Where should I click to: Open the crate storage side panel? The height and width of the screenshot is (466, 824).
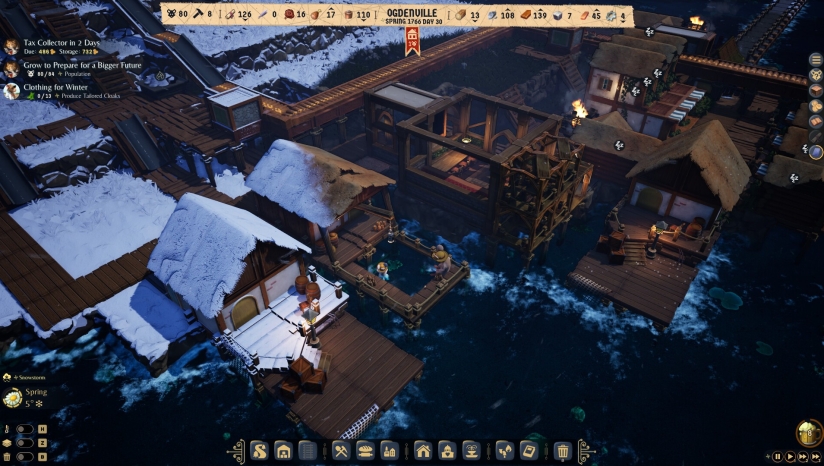[816, 89]
